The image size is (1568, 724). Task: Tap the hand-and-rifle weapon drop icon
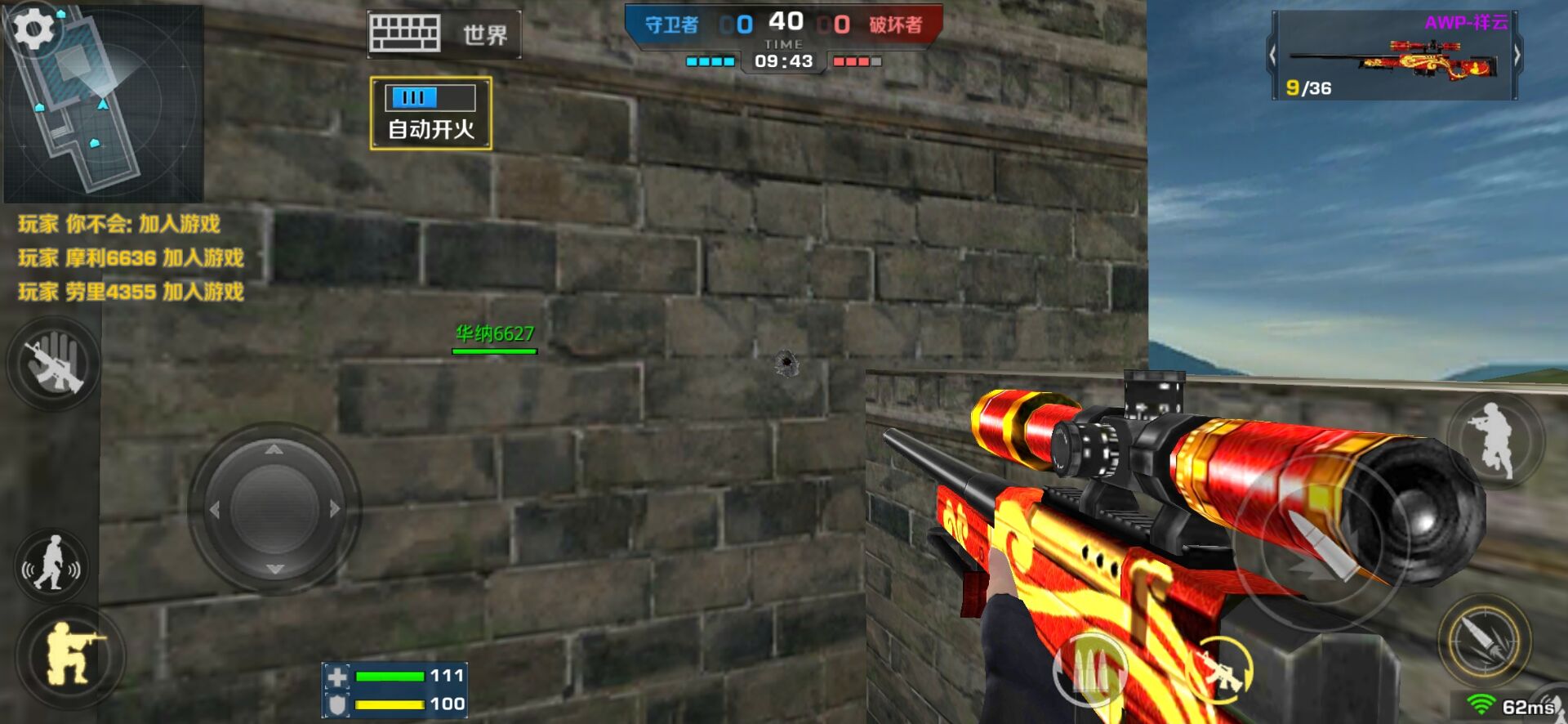pos(54,364)
